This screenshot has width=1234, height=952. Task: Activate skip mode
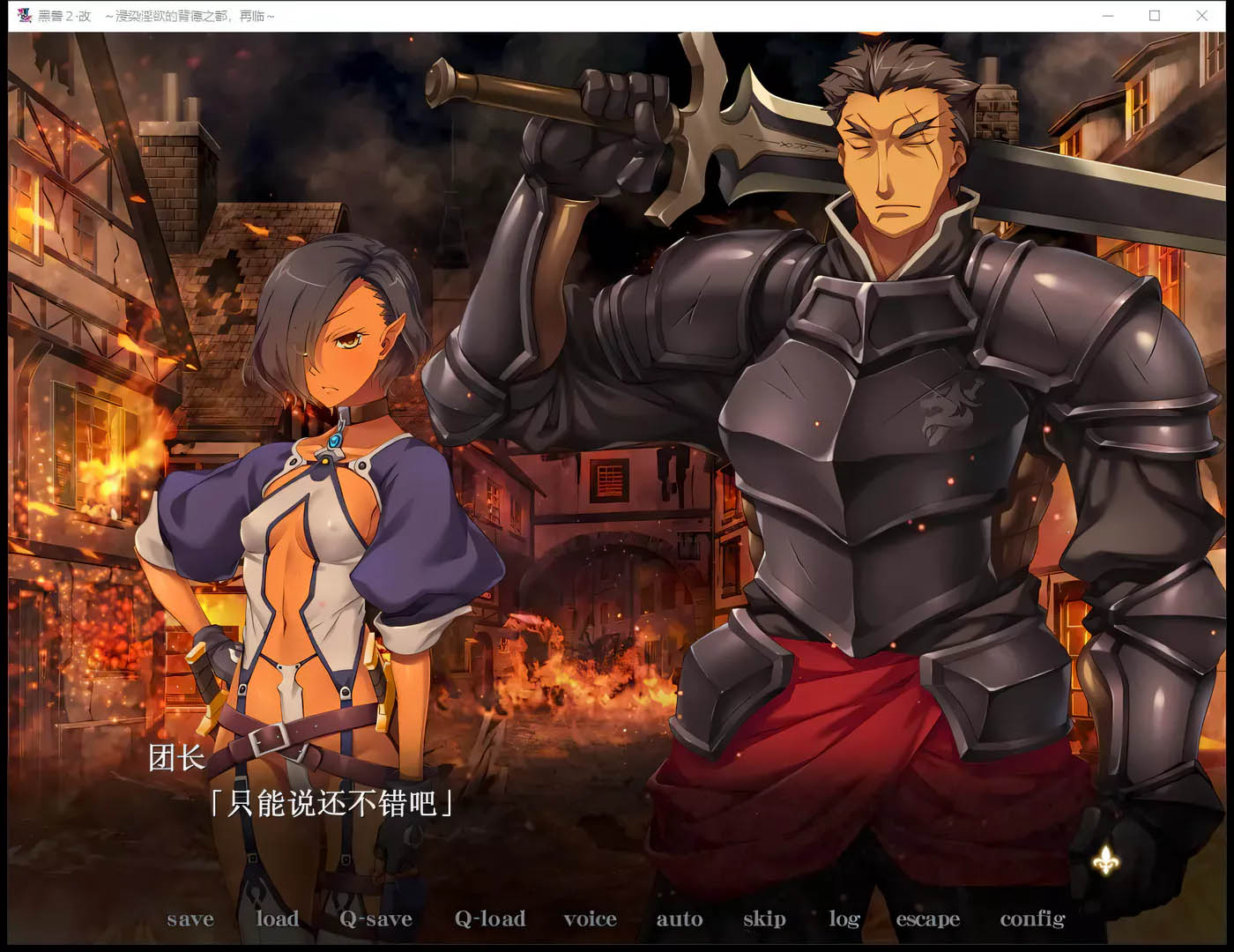tap(764, 919)
